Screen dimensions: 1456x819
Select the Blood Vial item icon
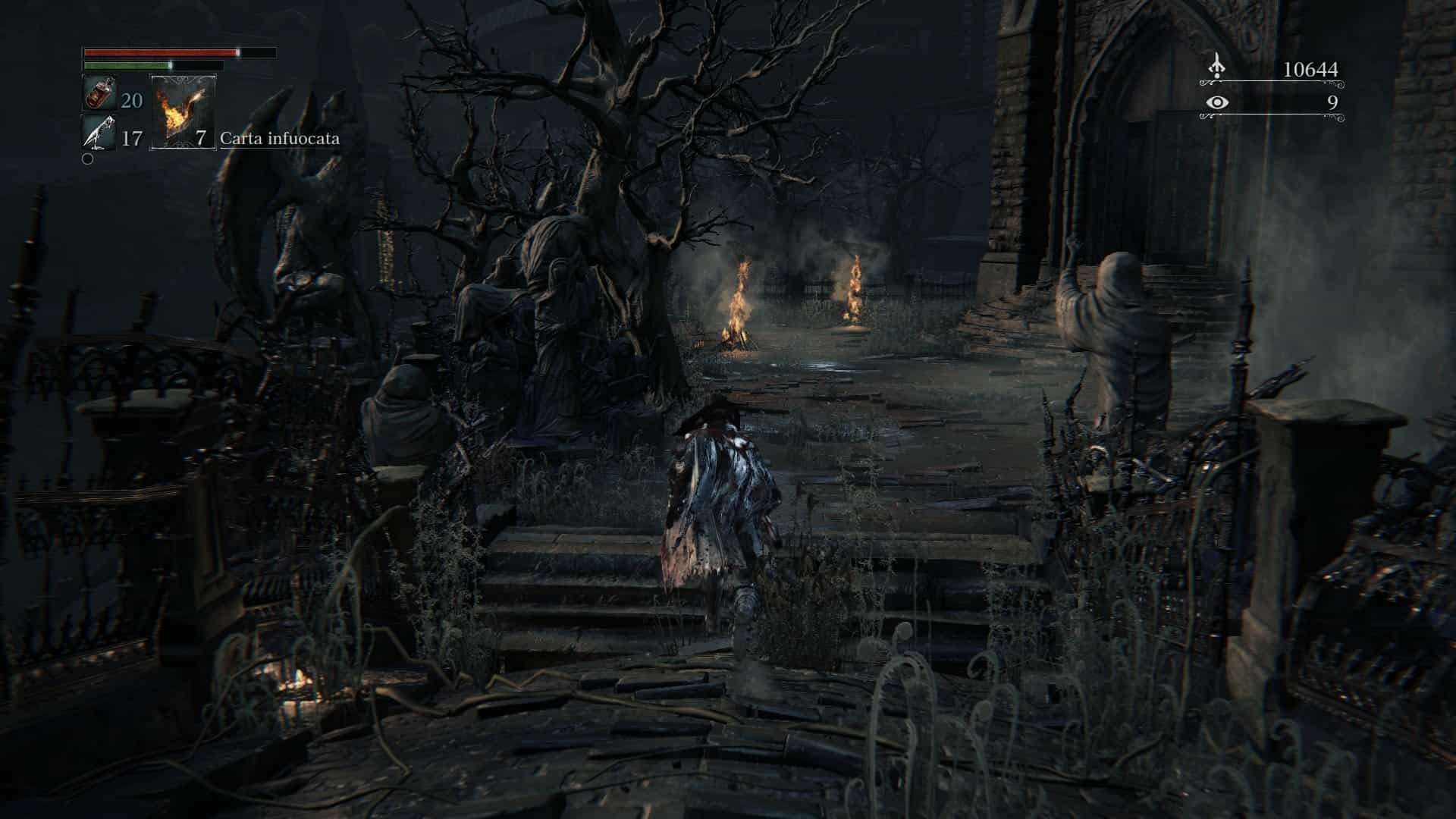(x=99, y=93)
